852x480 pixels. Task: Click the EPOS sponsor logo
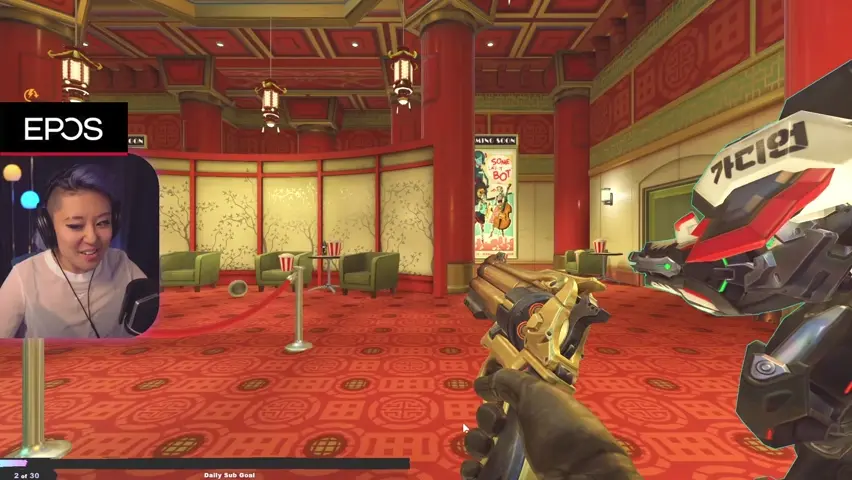pos(63,128)
